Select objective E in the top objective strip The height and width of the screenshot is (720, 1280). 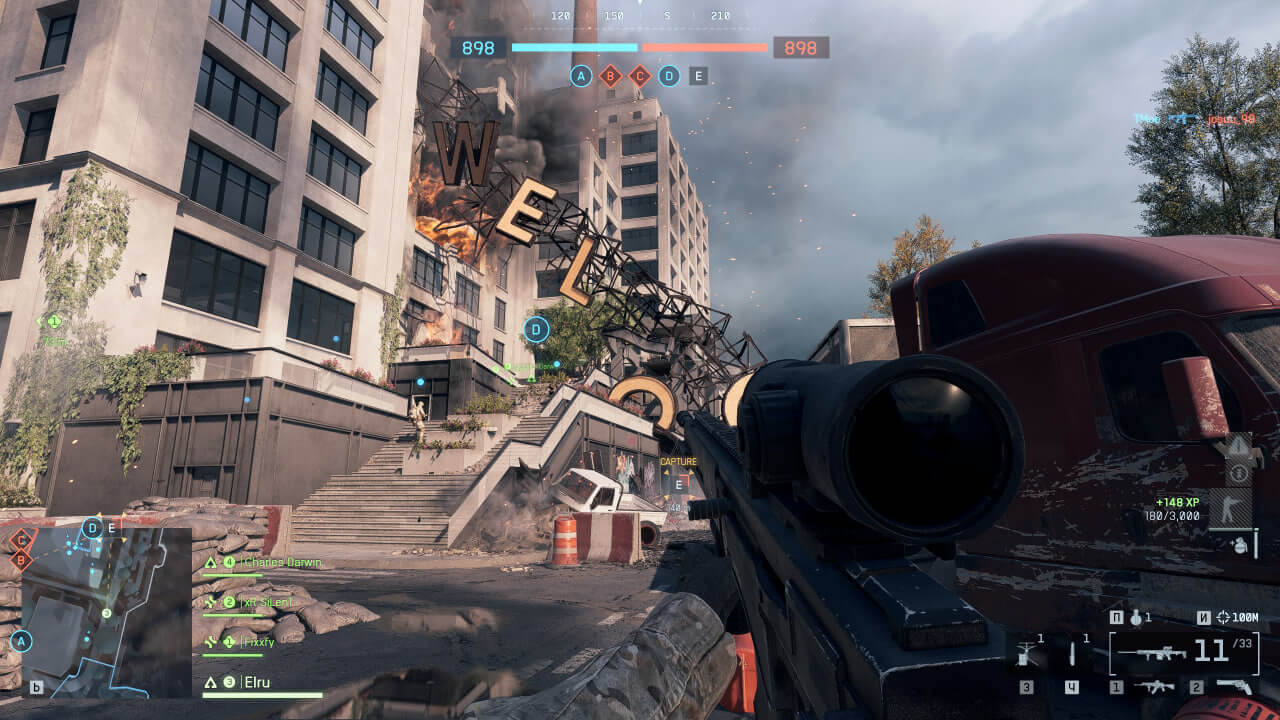coord(698,75)
